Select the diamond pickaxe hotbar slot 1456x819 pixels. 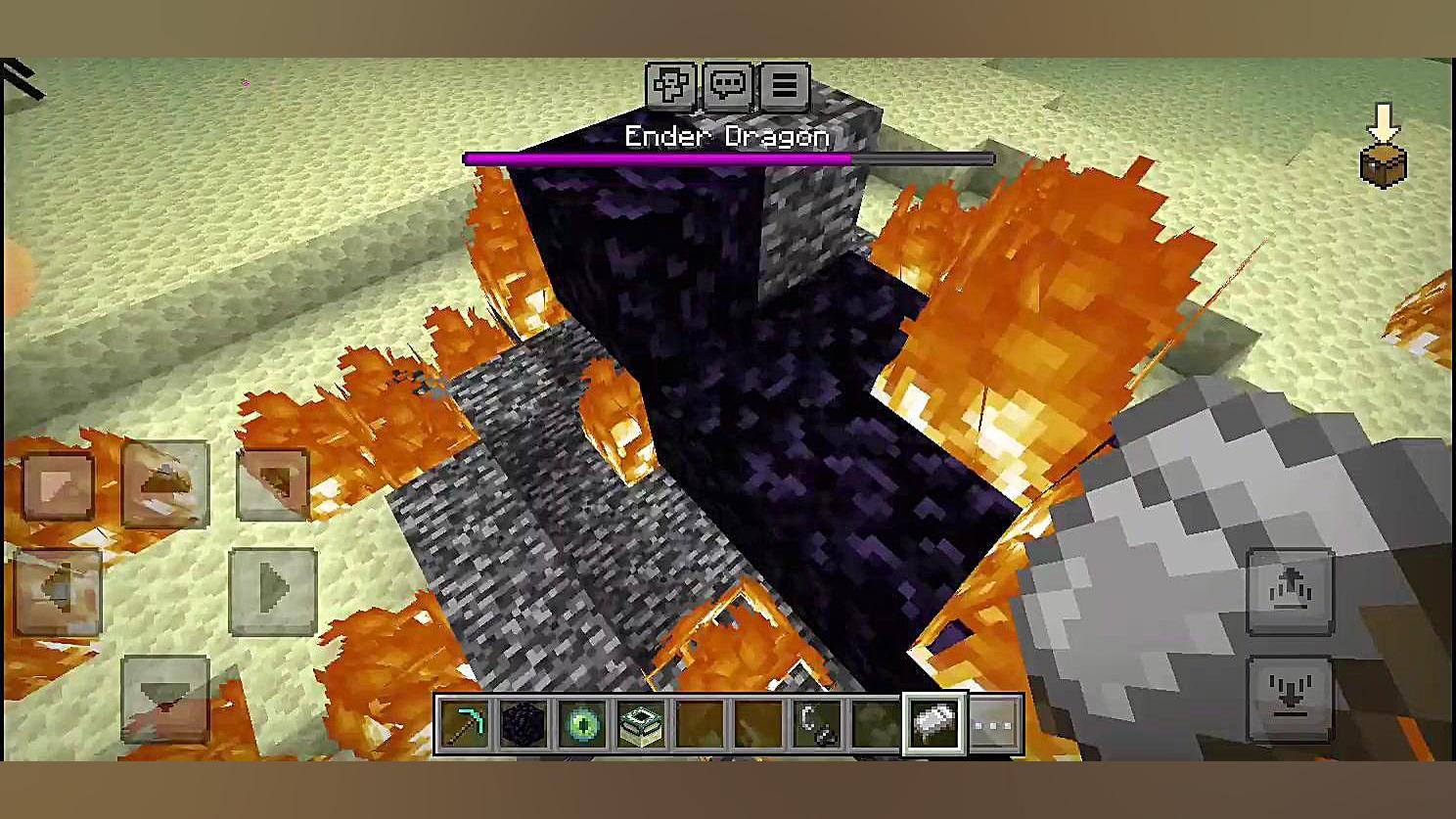click(x=466, y=725)
